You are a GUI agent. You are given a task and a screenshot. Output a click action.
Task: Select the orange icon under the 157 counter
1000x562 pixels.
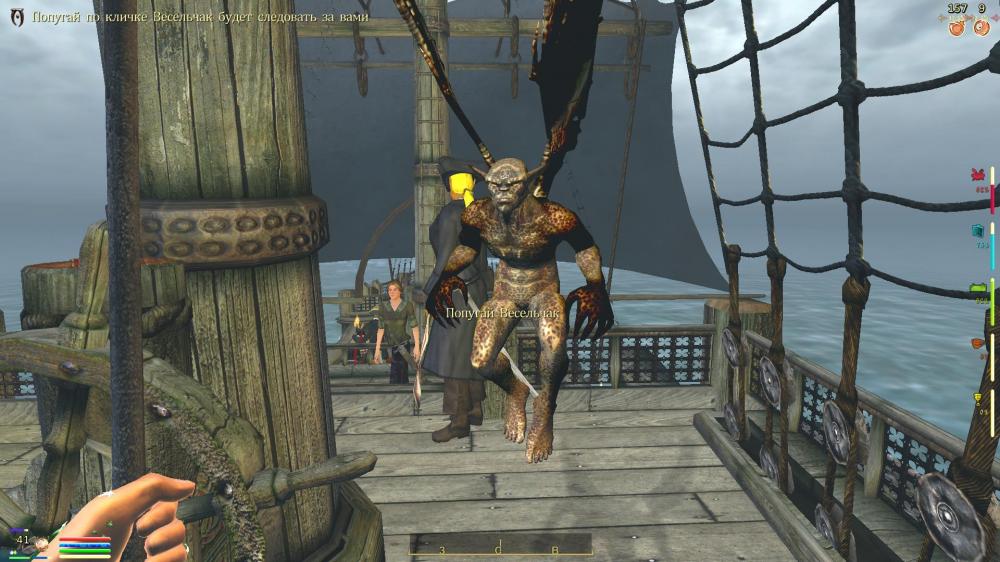click(x=955, y=27)
